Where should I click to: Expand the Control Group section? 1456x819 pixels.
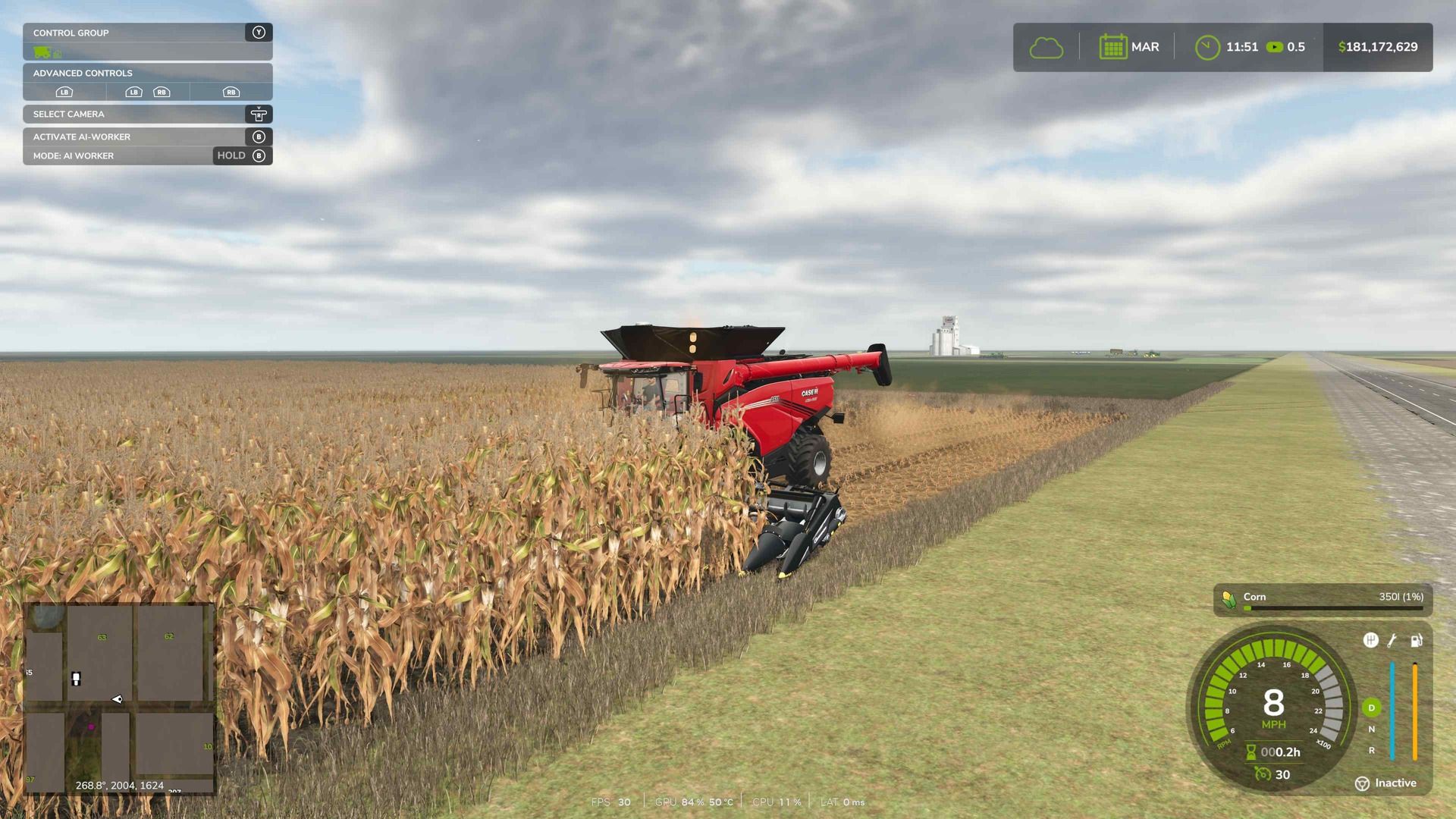coord(71,33)
